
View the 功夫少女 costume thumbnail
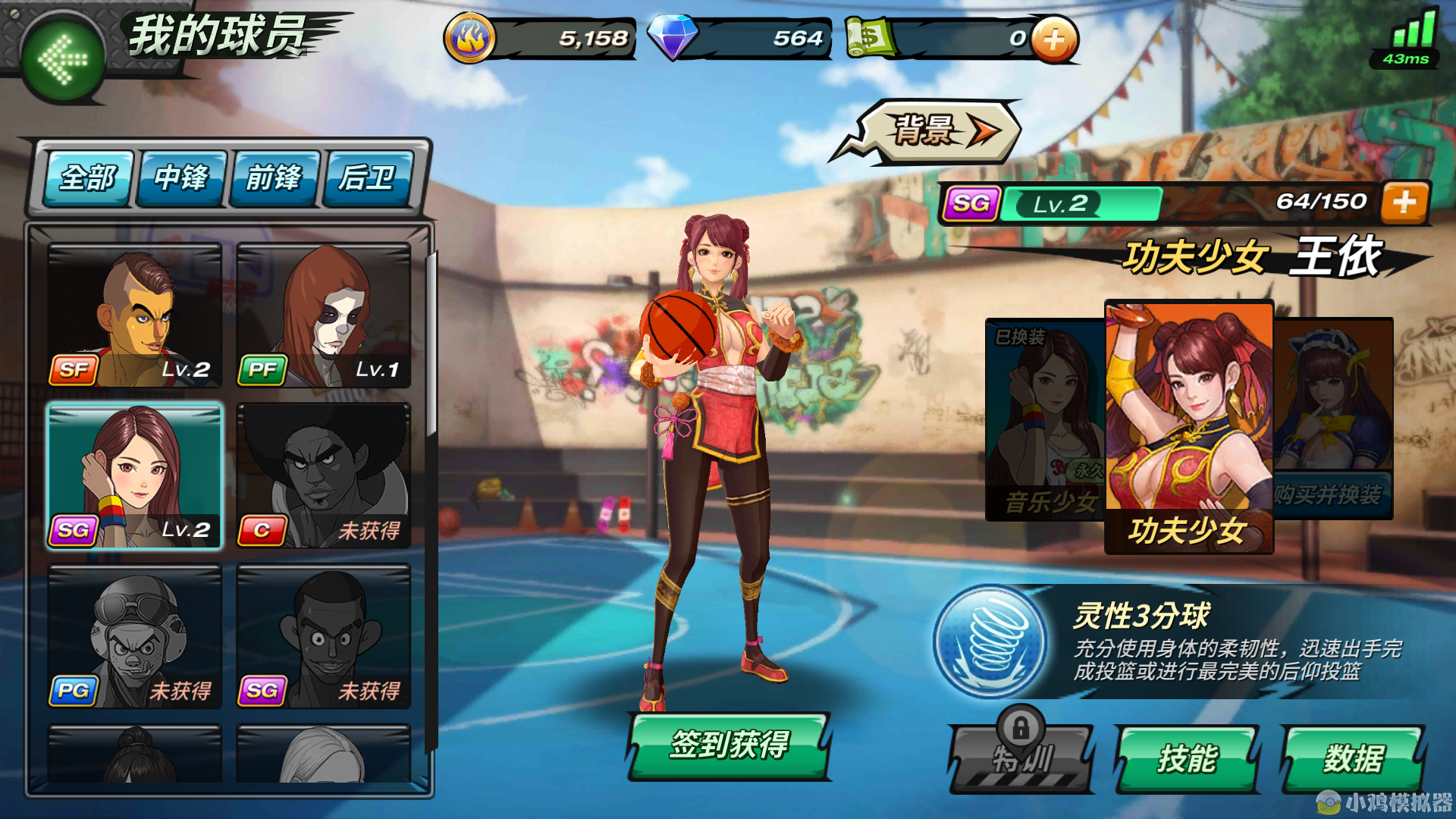pos(1188,413)
